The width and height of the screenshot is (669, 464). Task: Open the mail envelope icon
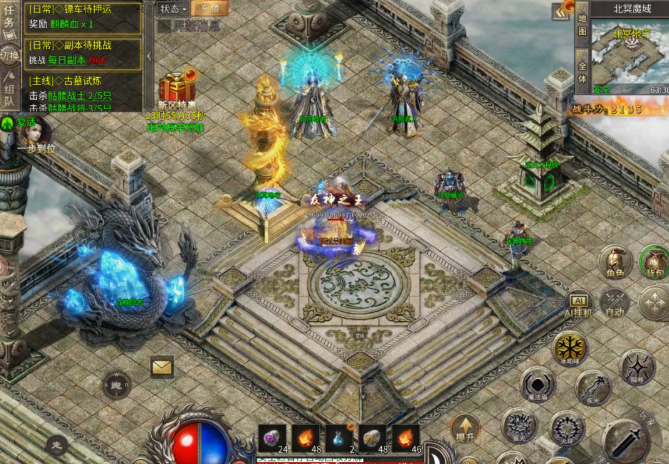(x=161, y=367)
